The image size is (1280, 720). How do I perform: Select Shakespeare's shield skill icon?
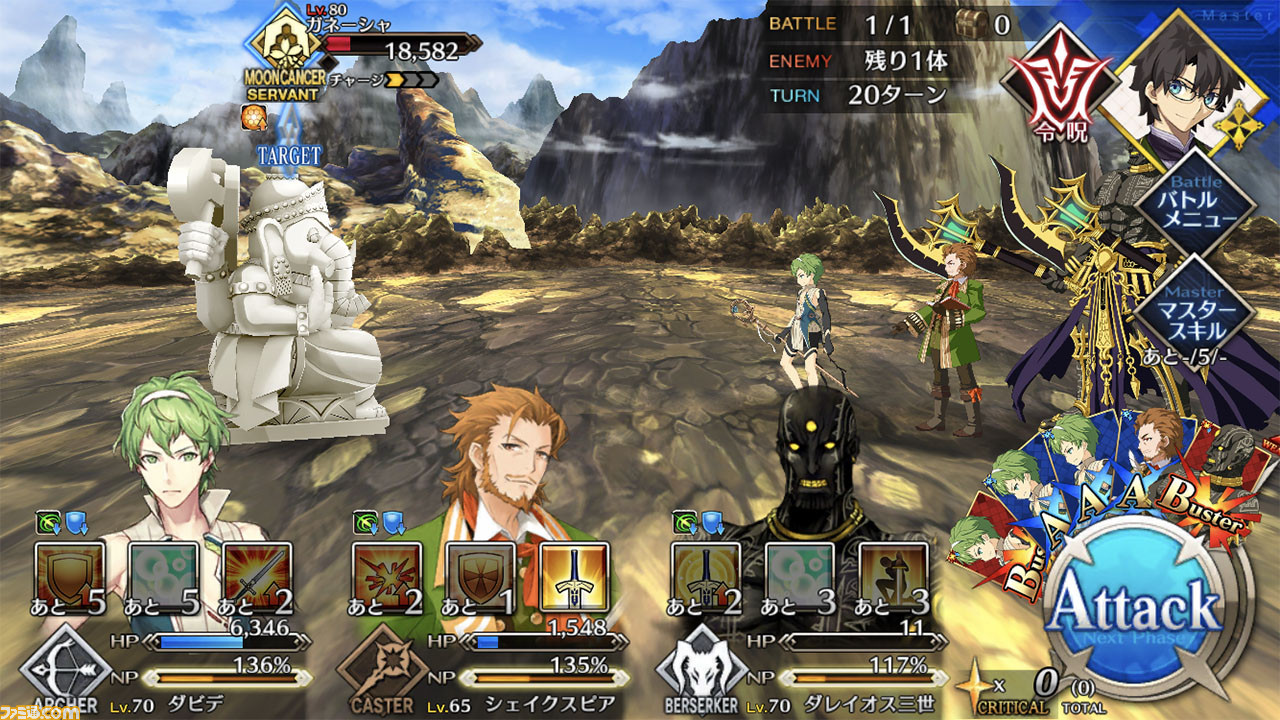[x=480, y=577]
